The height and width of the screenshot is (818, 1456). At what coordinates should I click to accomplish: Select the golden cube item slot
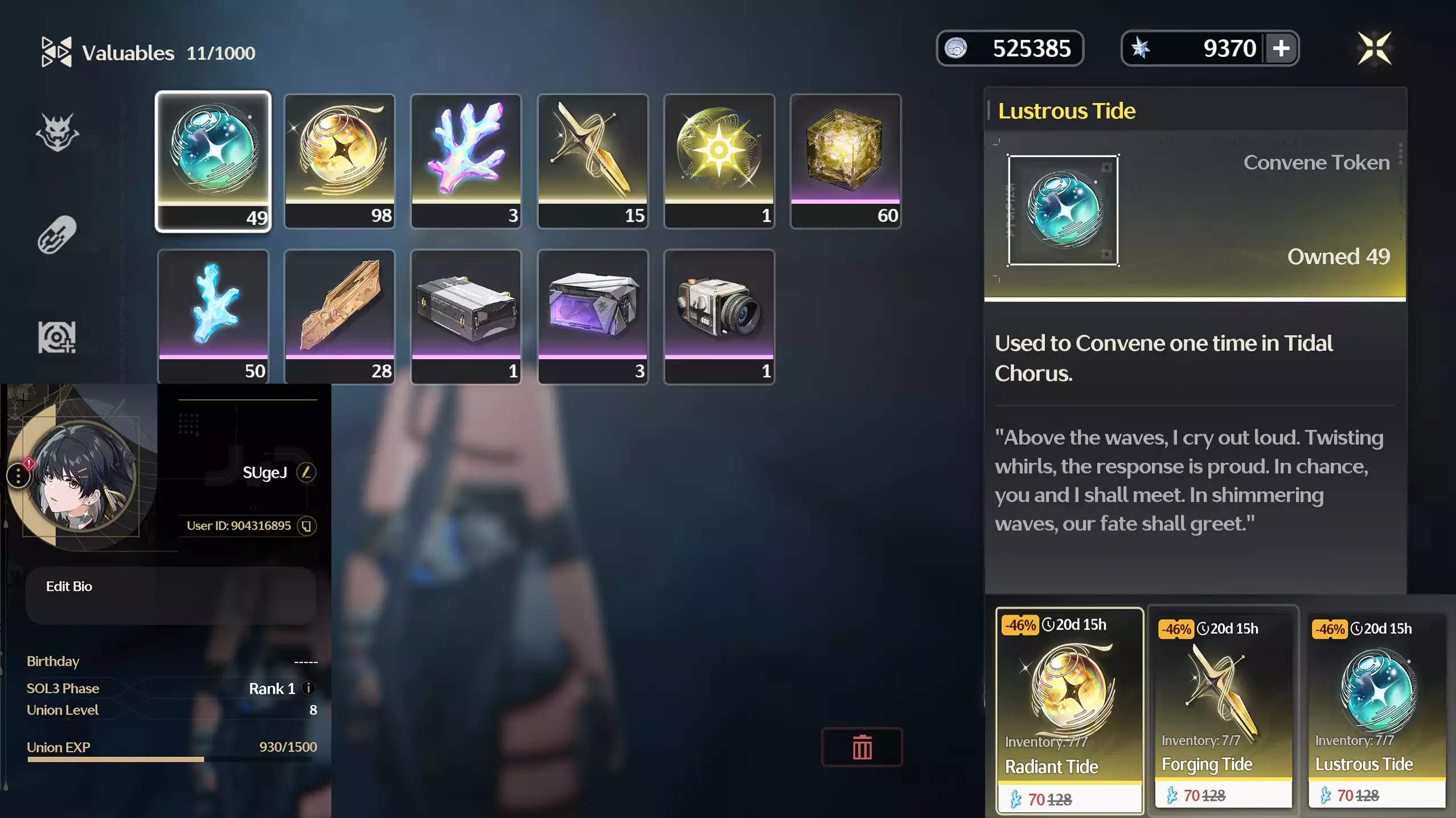845,161
